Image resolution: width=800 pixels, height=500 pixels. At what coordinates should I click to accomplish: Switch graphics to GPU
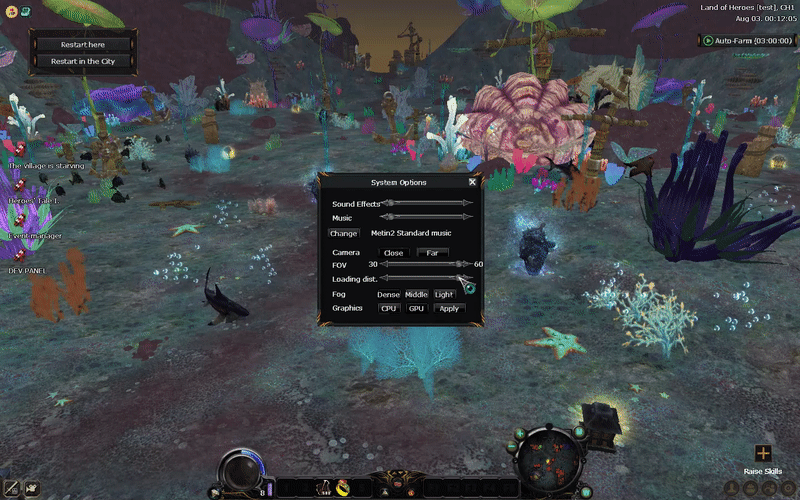(x=417, y=308)
